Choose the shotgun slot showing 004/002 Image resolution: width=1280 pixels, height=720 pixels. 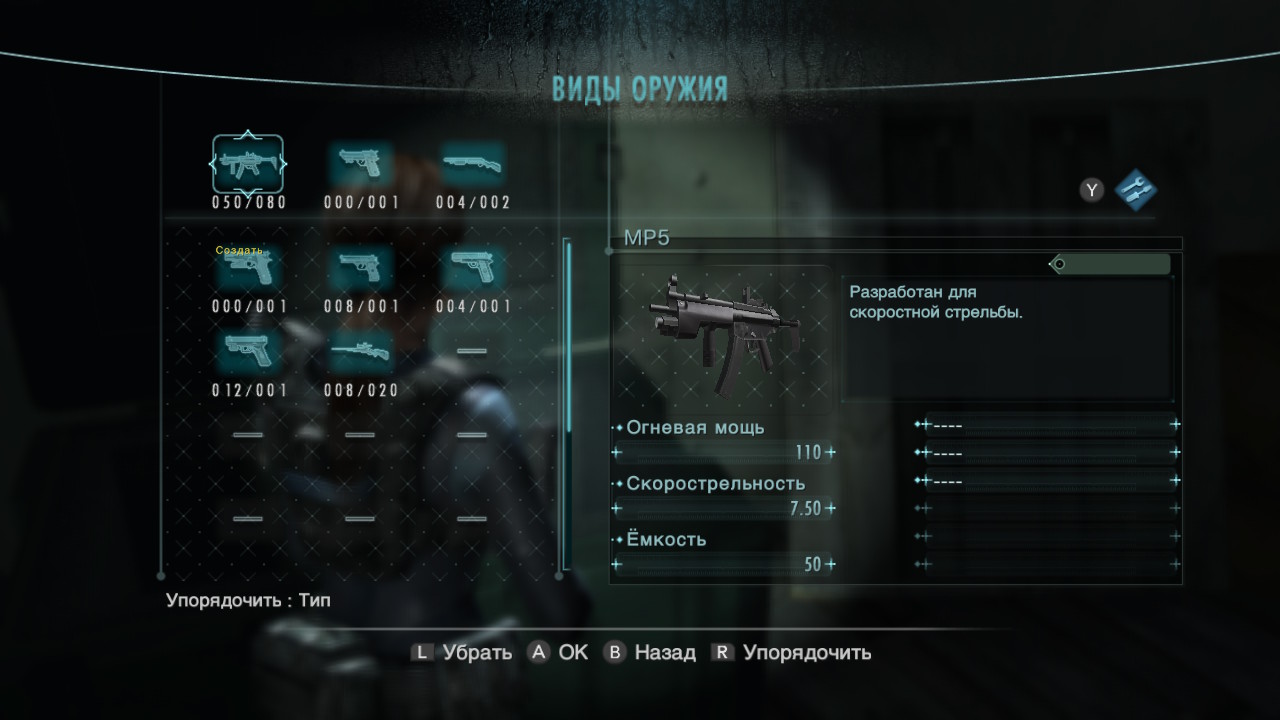[x=472, y=163]
